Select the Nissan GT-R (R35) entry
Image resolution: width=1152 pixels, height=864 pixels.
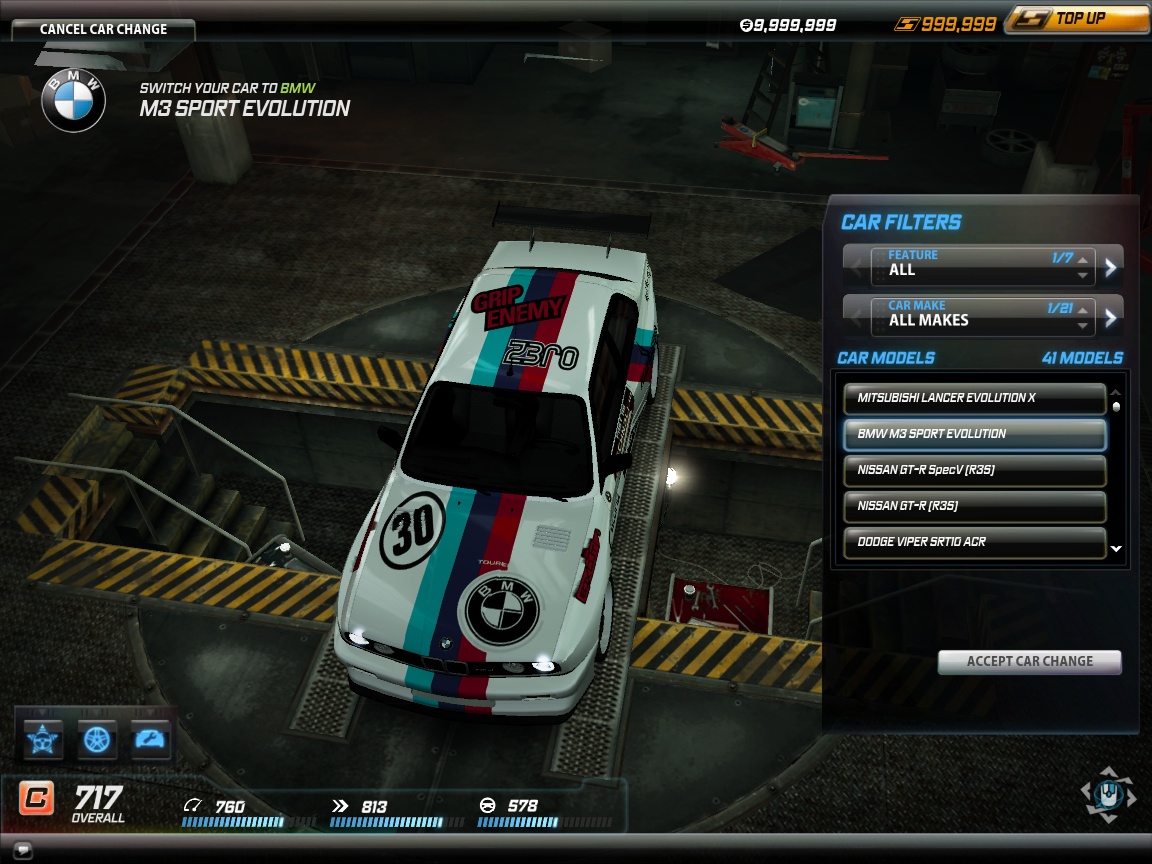[975, 506]
